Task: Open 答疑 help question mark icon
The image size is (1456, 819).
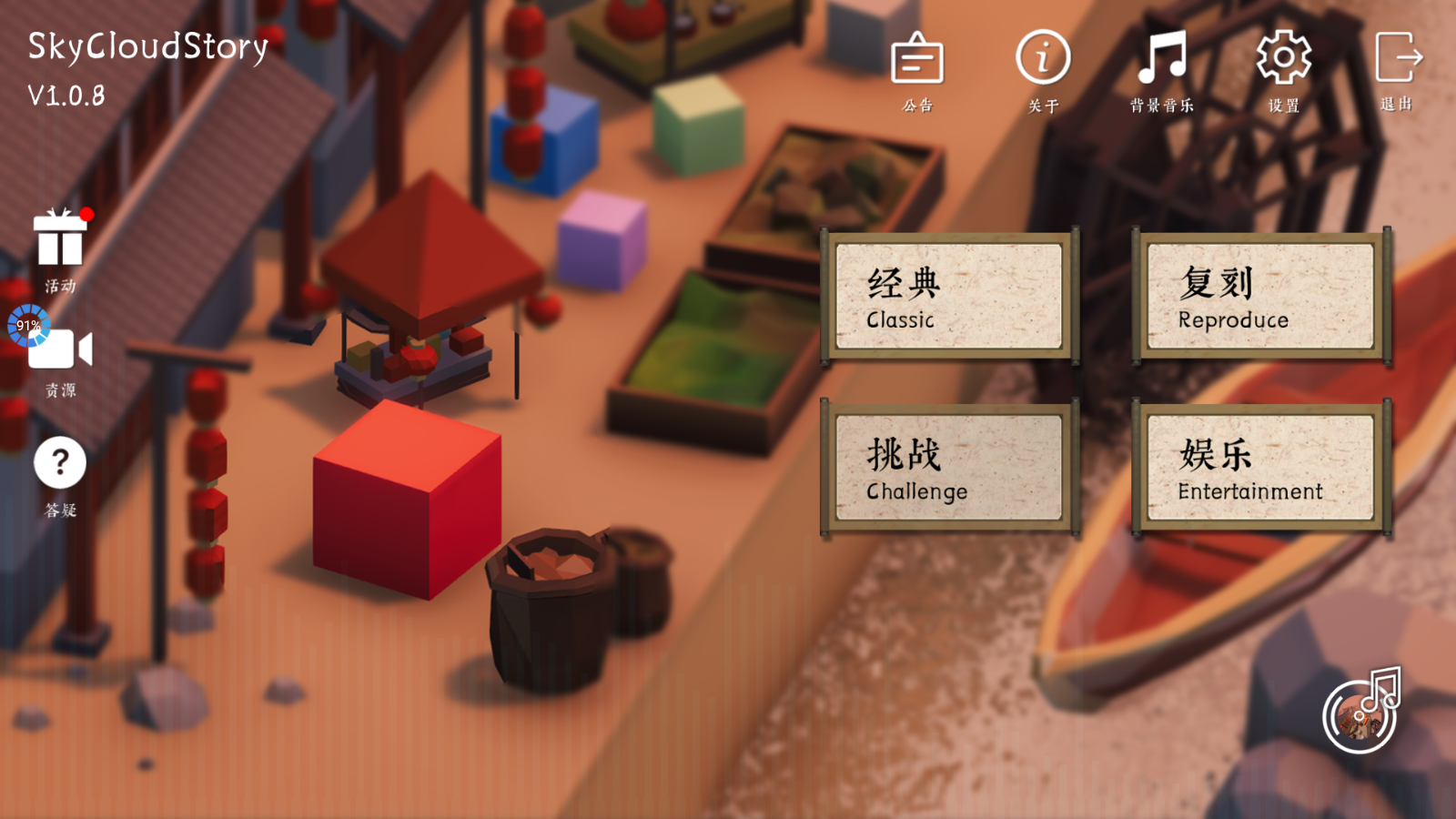Action: click(59, 462)
